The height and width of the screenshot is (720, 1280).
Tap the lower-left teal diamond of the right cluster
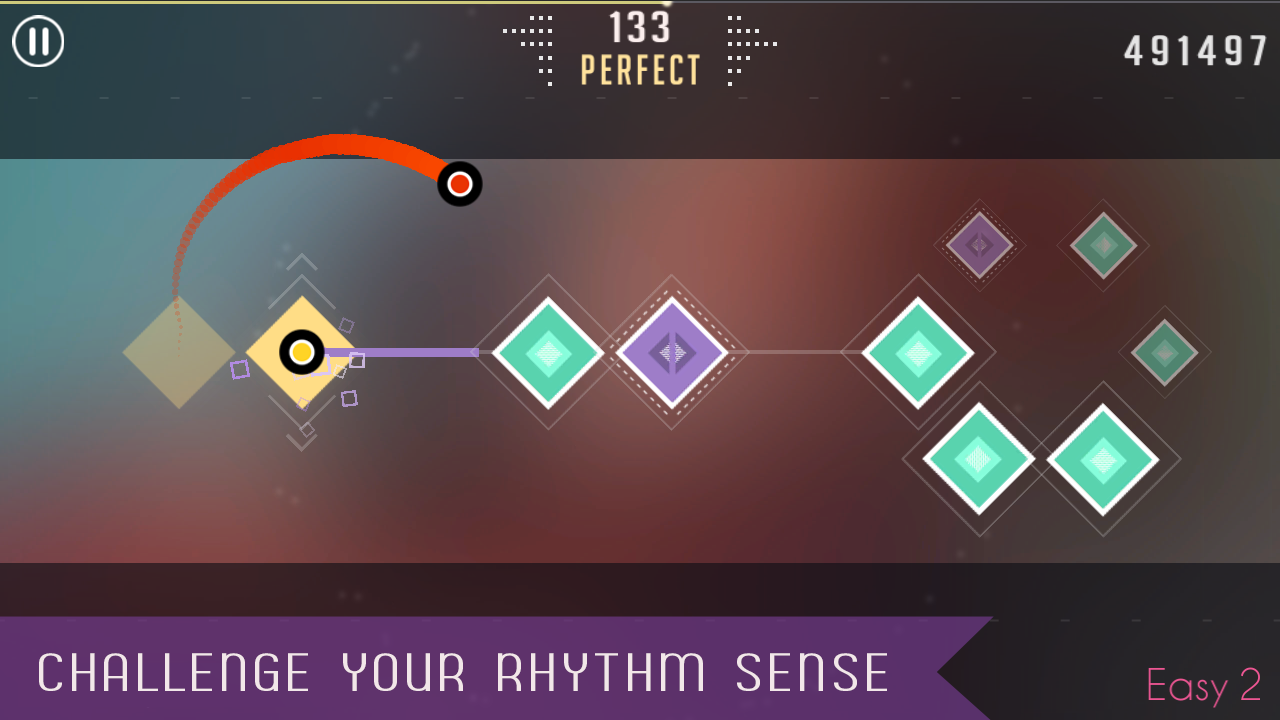click(980, 458)
